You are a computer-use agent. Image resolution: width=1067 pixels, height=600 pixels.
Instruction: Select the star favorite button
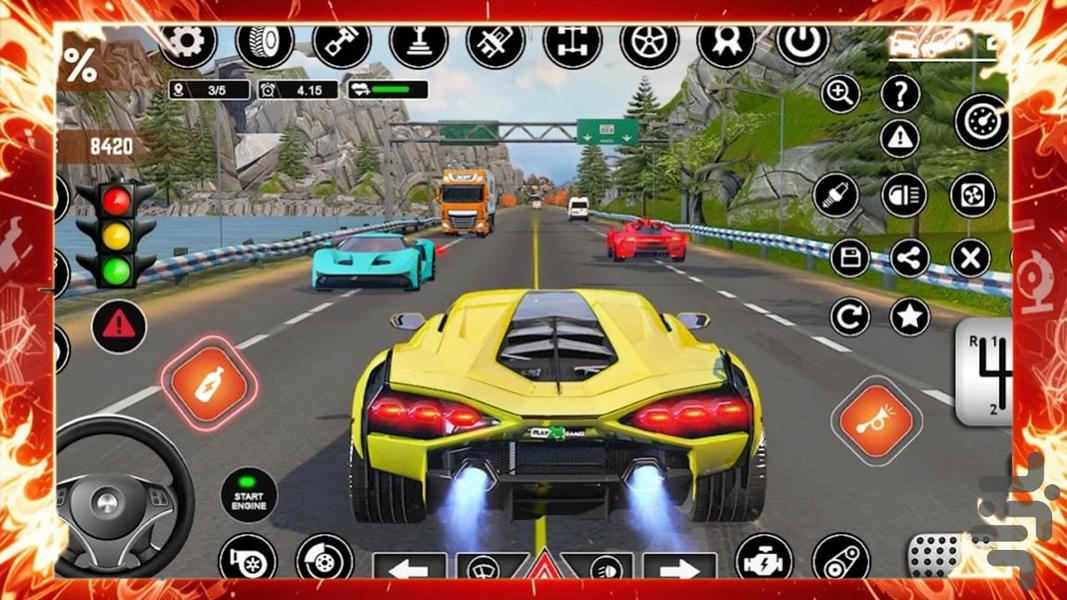coord(909,318)
